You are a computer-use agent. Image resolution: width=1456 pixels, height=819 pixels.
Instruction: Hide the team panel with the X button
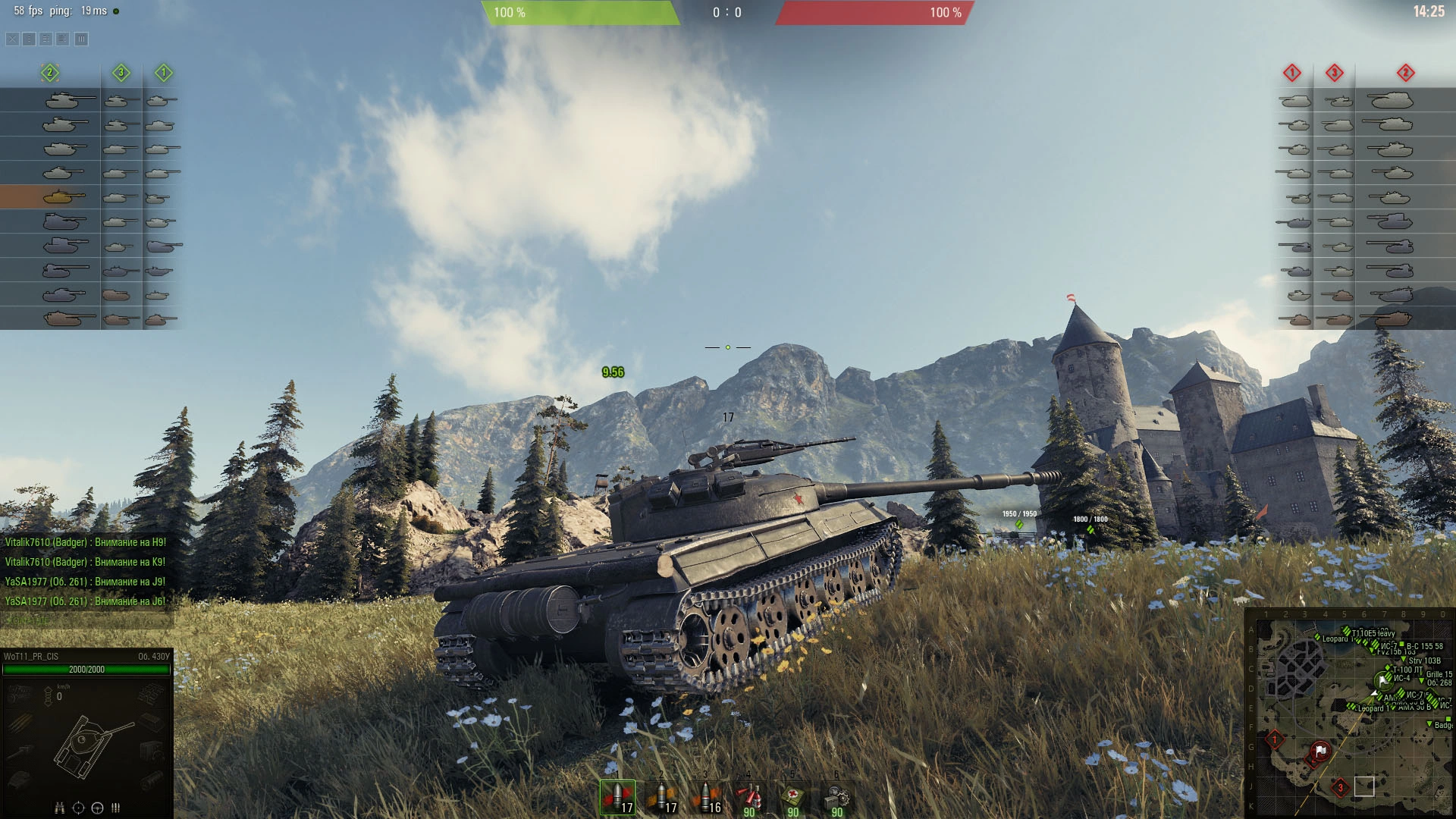pos(13,39)
